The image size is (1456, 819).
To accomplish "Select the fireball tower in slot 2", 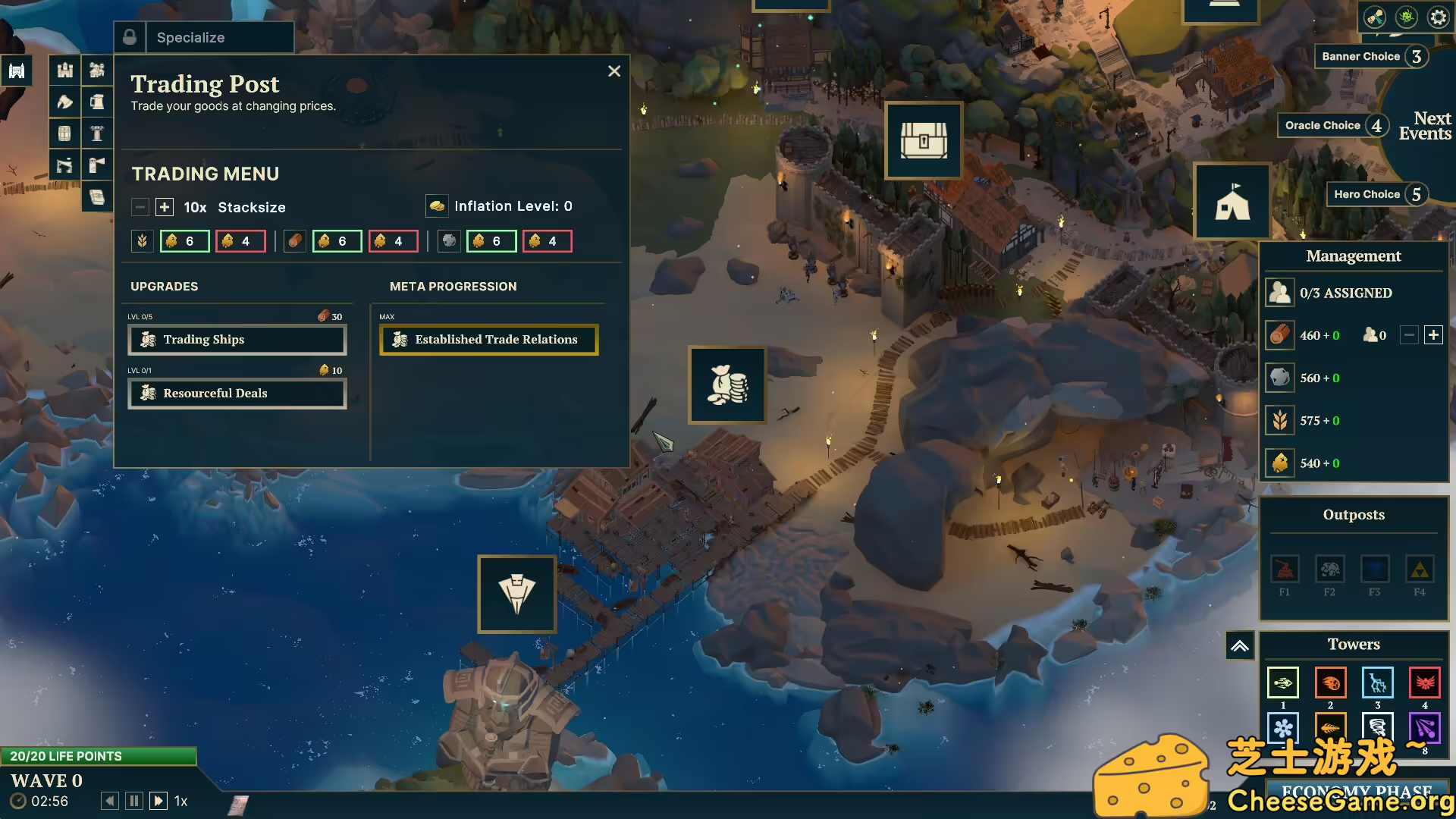I will click(1331, 682).
